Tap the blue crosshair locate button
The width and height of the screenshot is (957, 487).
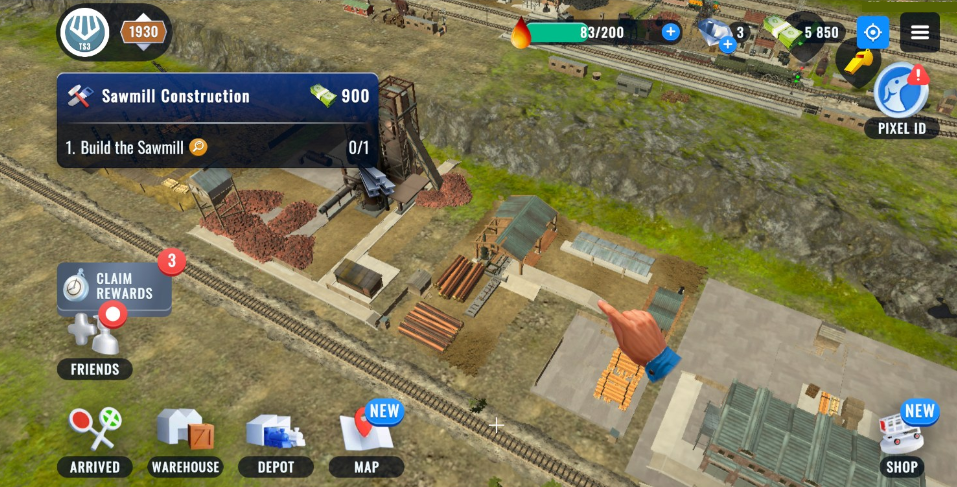coord(873,32)
